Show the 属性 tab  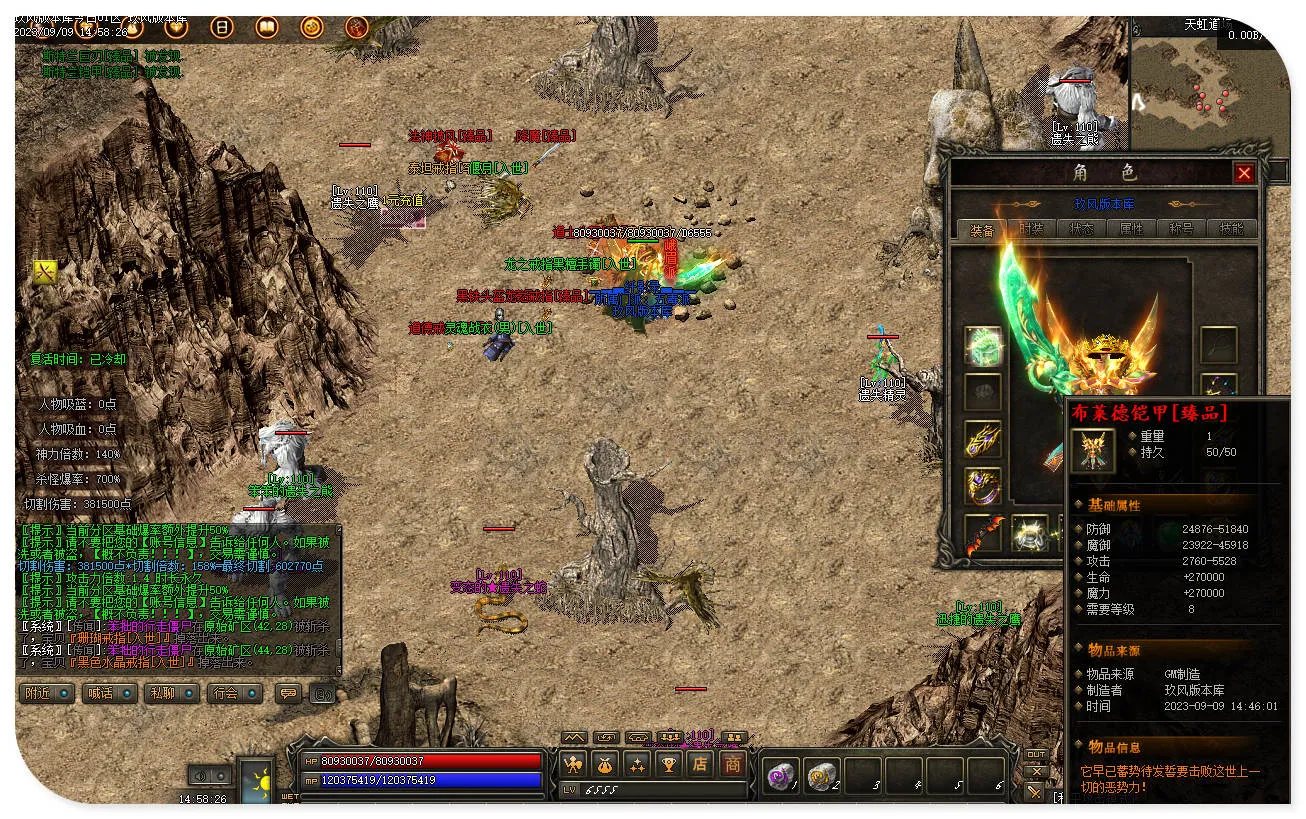[1131, 229]
